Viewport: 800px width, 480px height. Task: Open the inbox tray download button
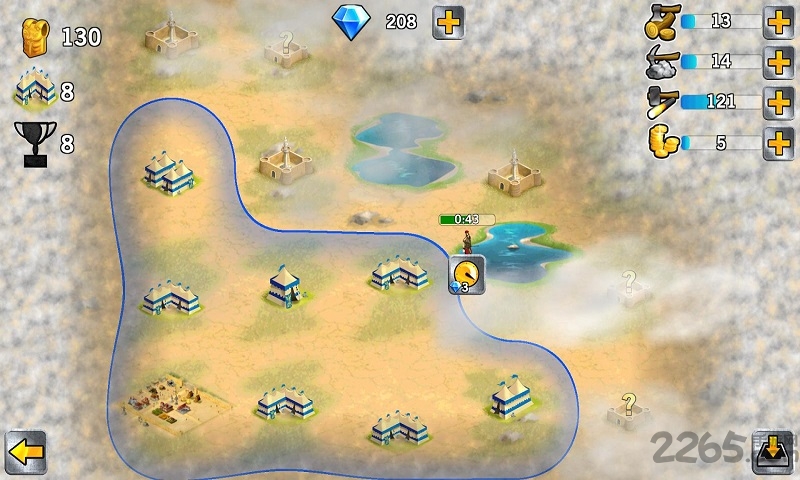[x=772, y=452]
